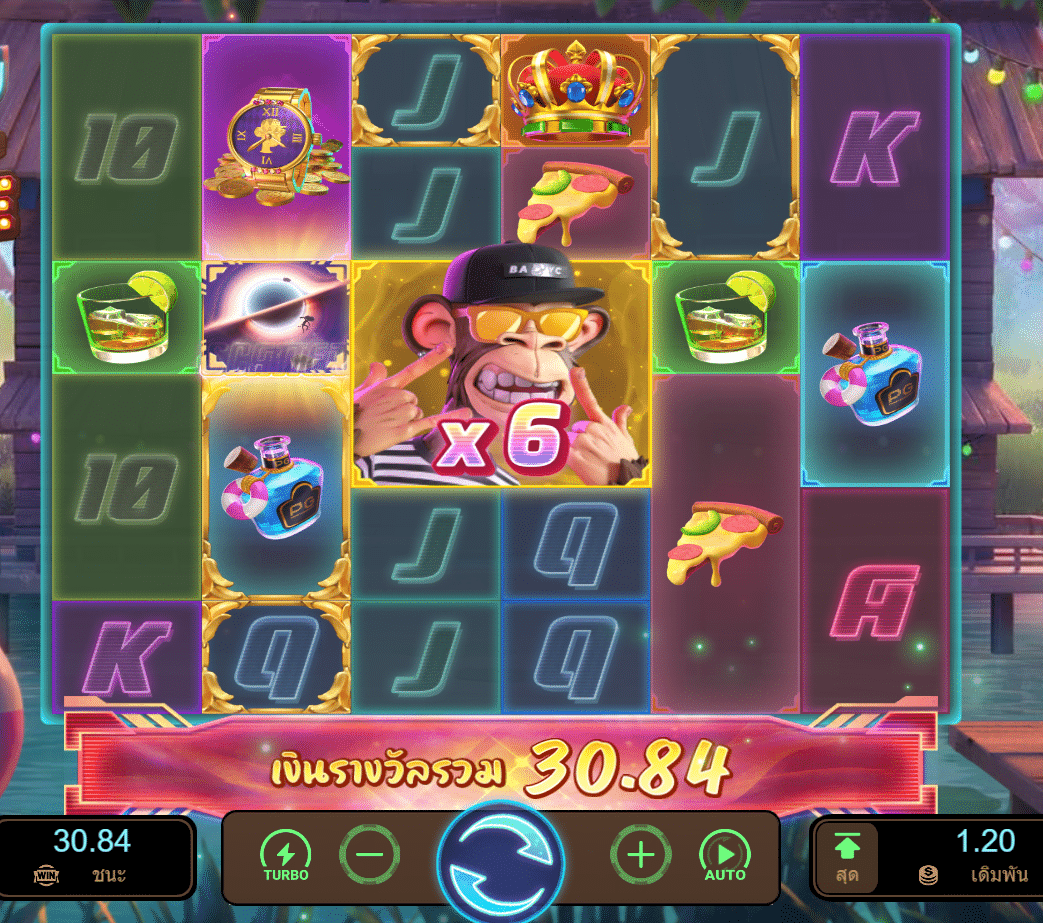Decrease the bet with the minus button

coord(369,855)
